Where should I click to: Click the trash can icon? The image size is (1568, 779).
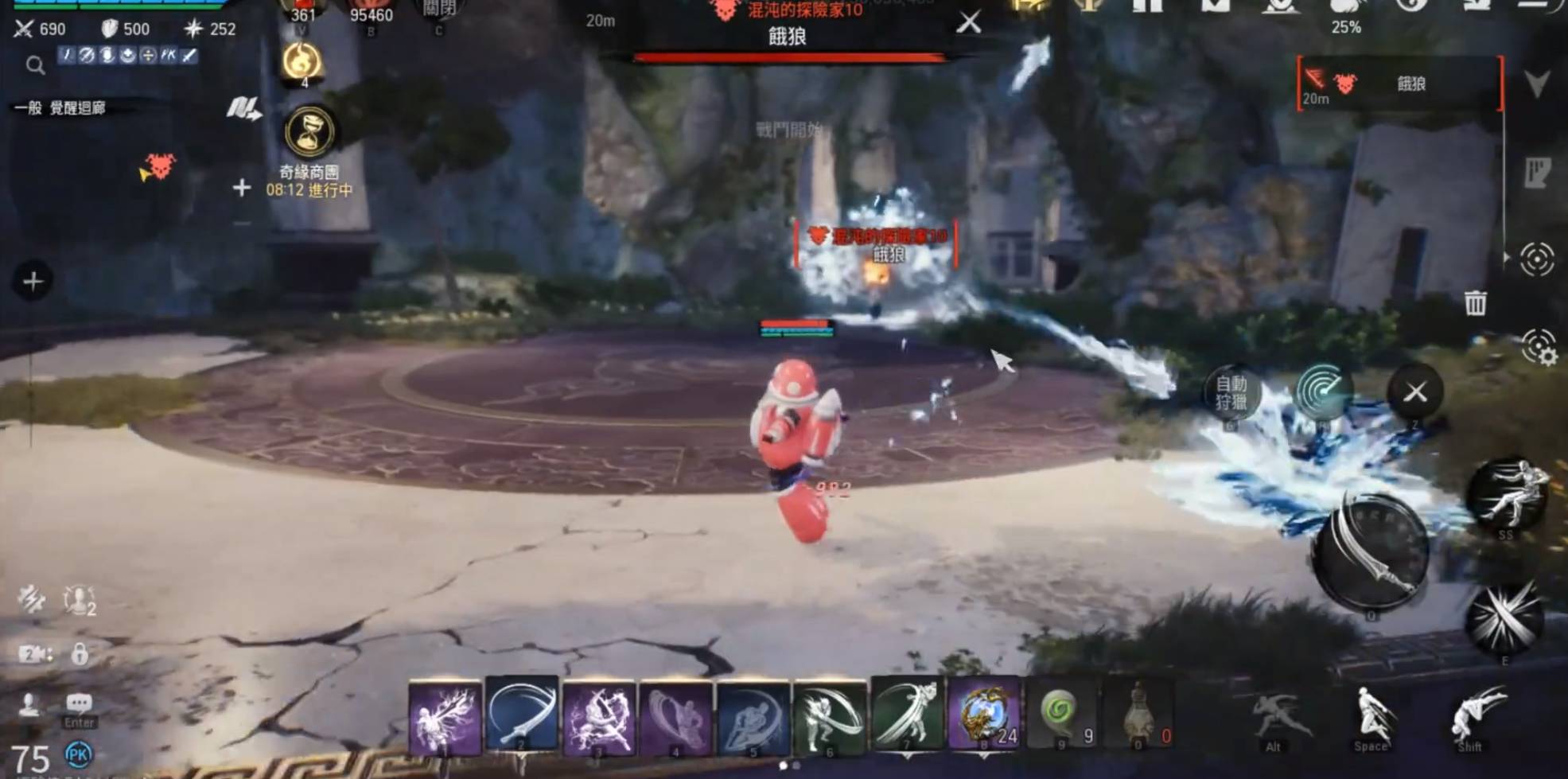pos(1475,303)
